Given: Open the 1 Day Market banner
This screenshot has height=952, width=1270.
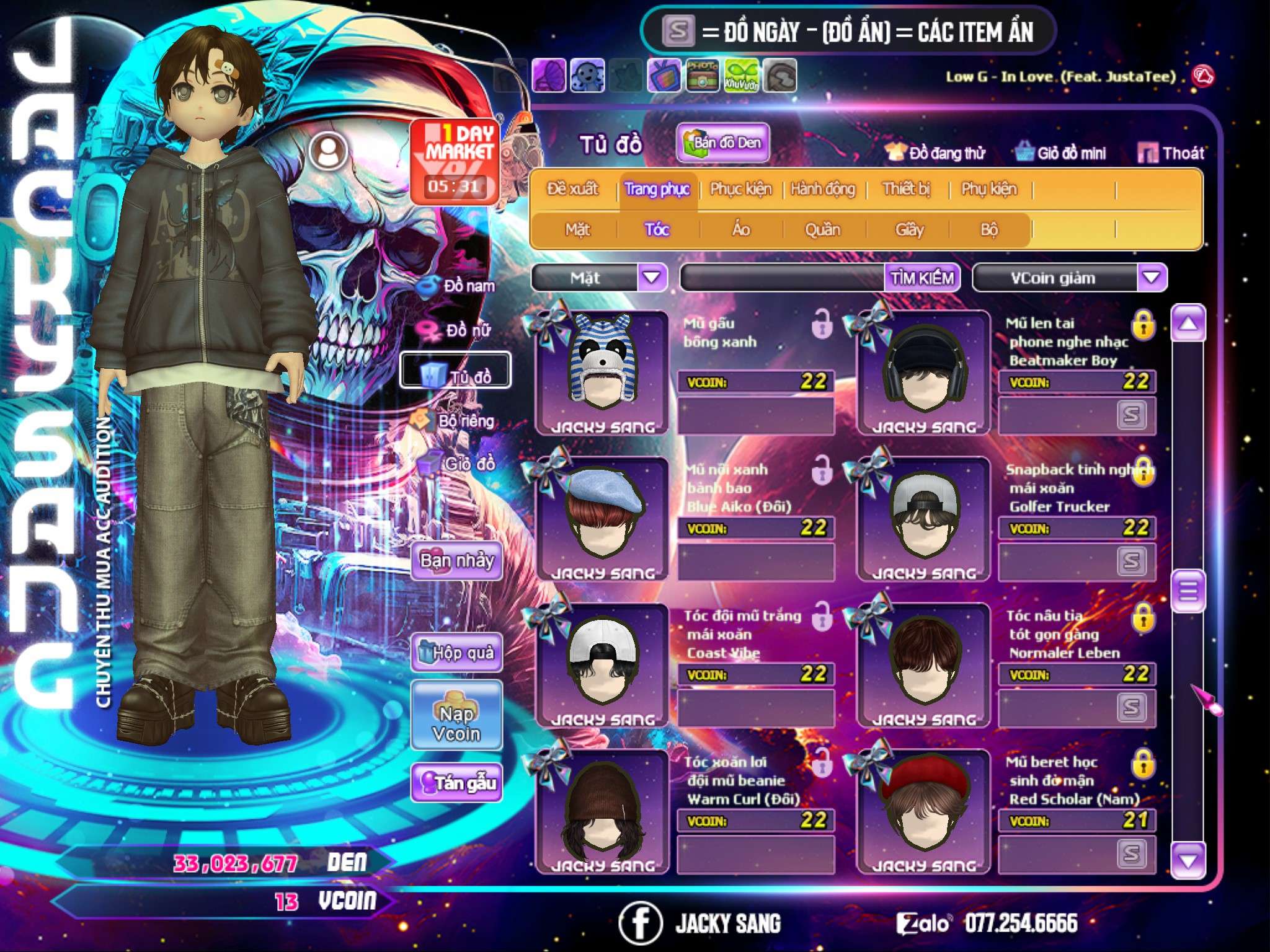Looking at the screenshot, I should click(x=456, y=161).
